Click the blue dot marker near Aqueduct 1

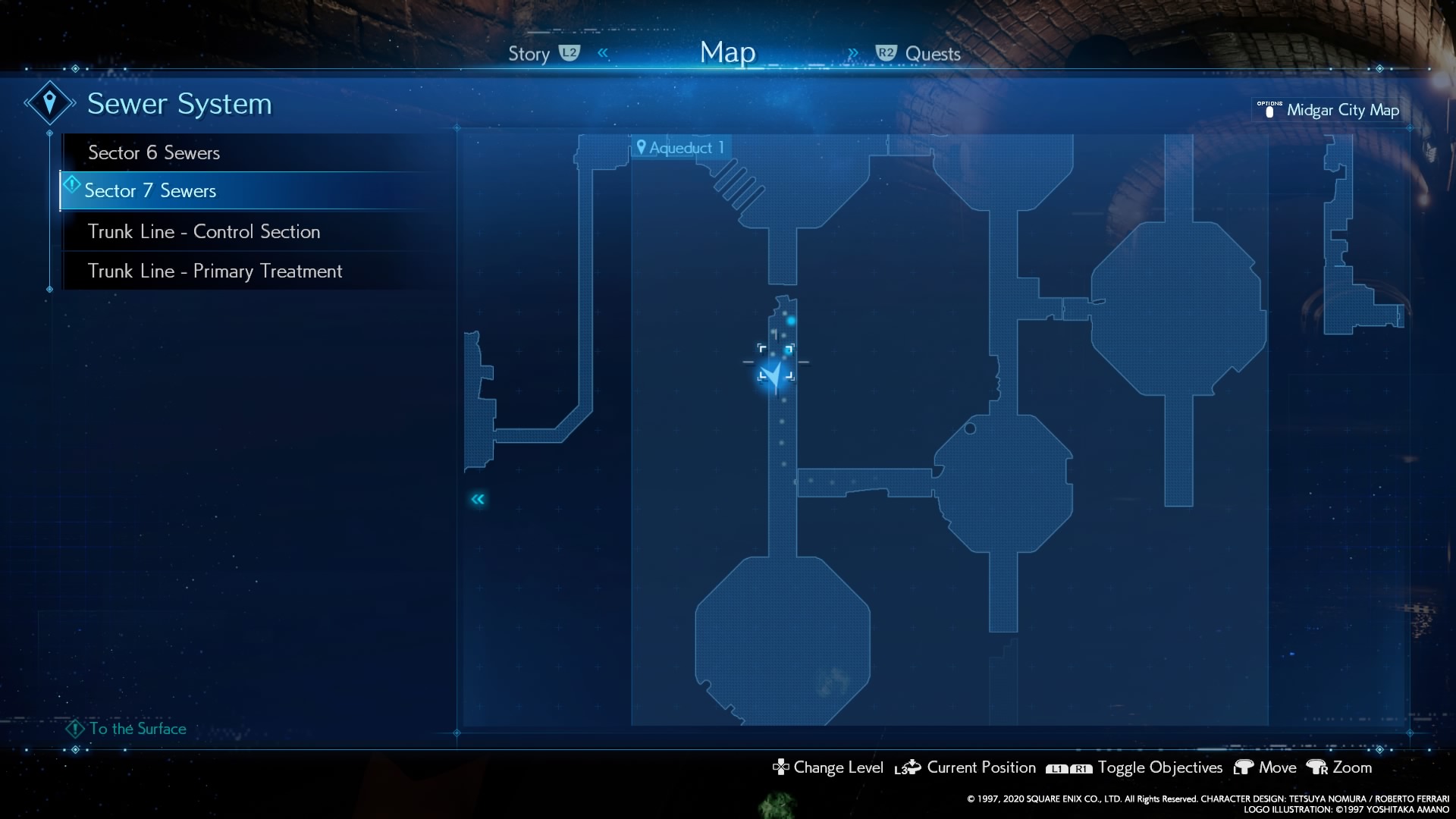click(791, 320)
